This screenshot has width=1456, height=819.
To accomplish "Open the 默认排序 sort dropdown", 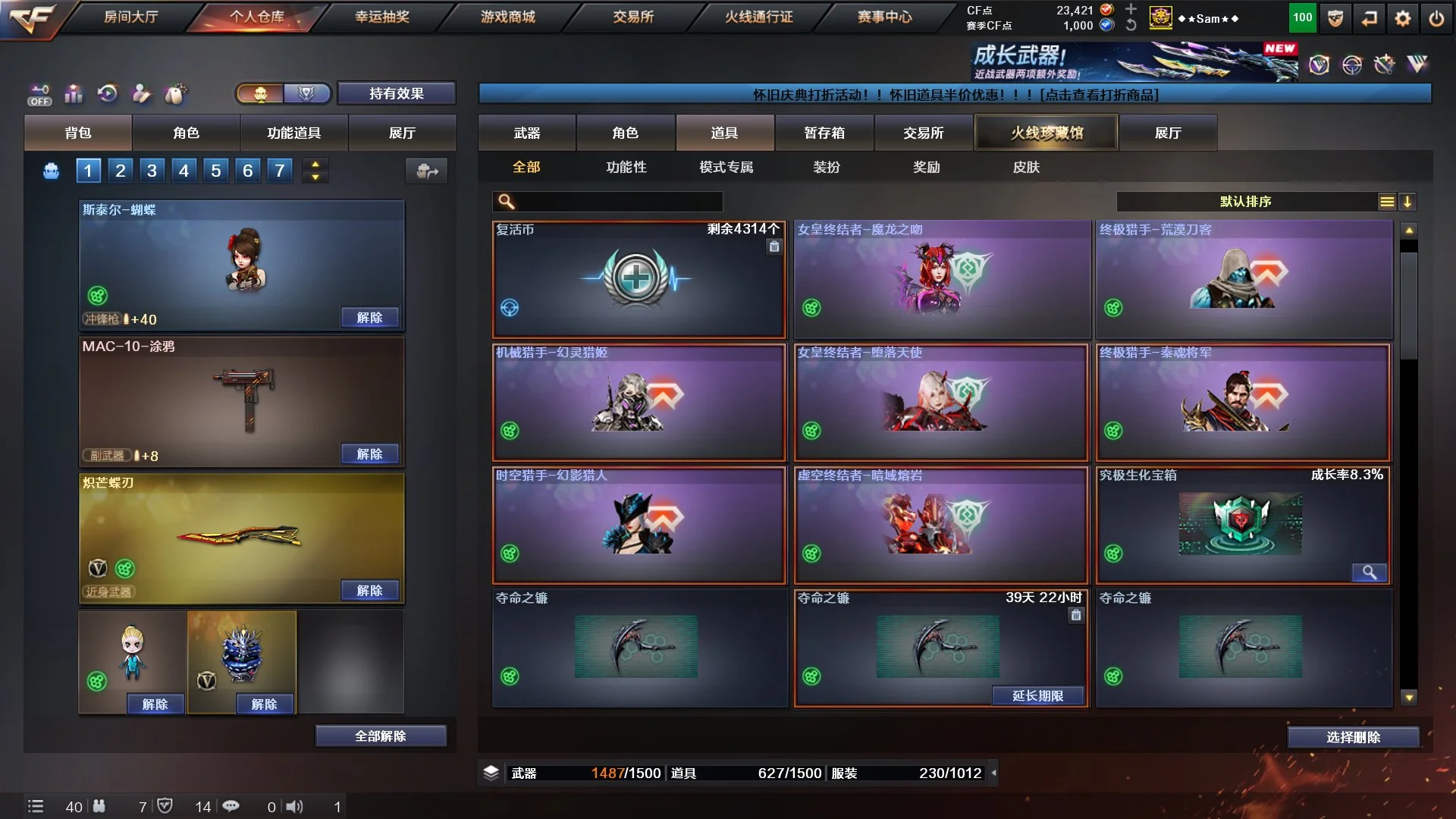I will [1245, 202].
